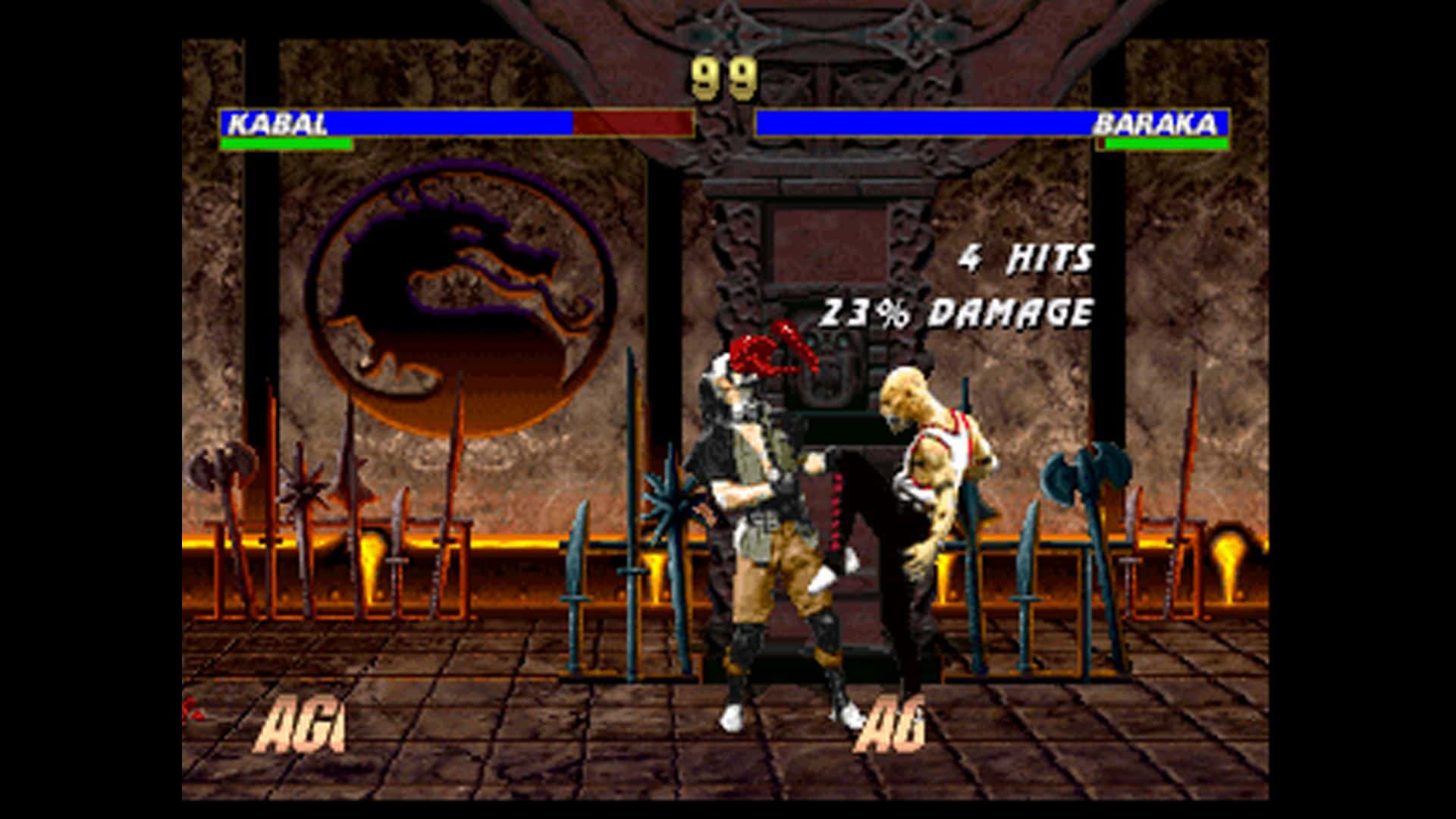Click the 99 round timer
The height and width of the screenshot is (819, 1456).
click(x=723, y=76)
